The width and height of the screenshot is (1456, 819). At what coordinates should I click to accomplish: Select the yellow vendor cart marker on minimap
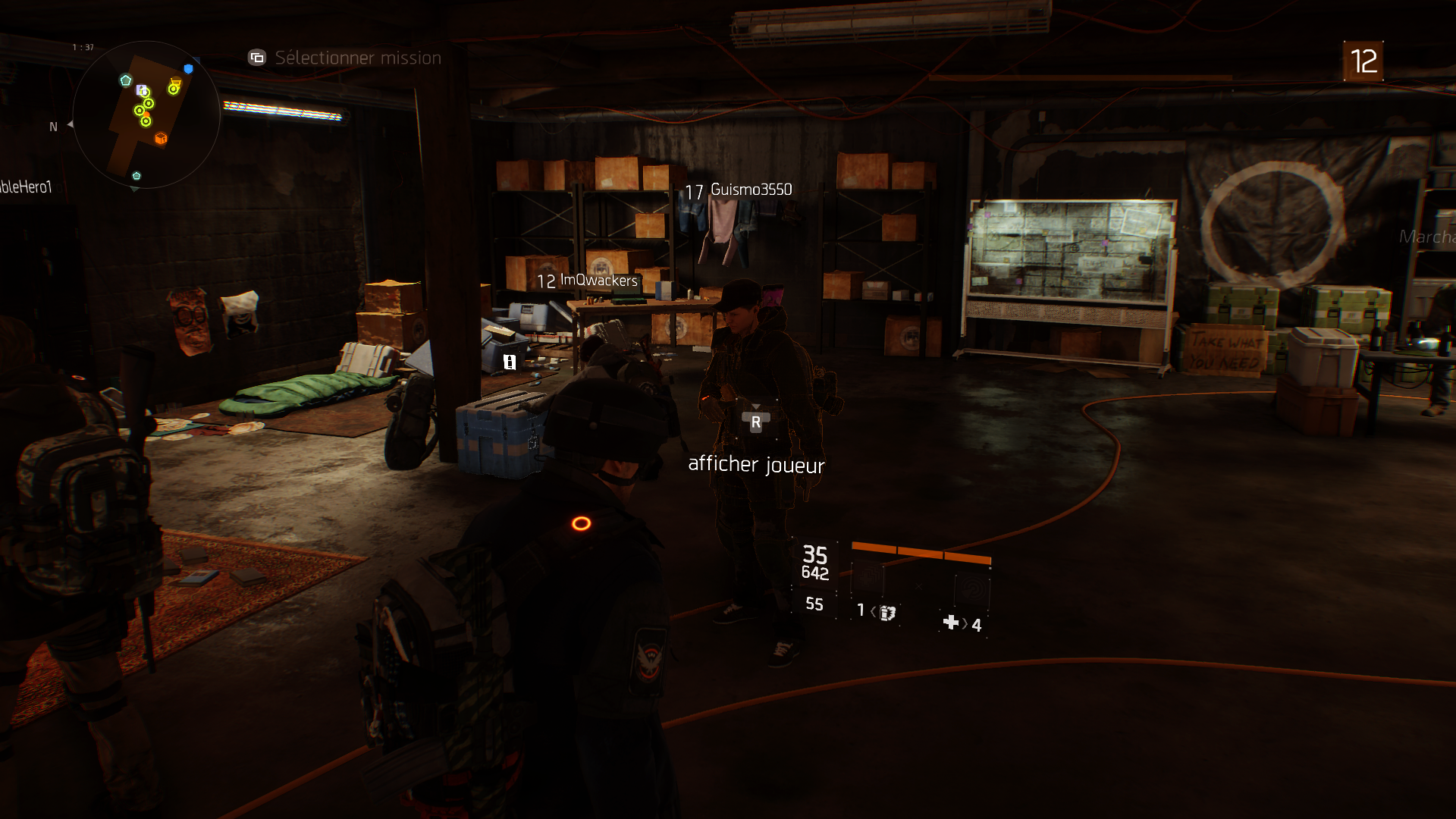click(x=174, y=86)
